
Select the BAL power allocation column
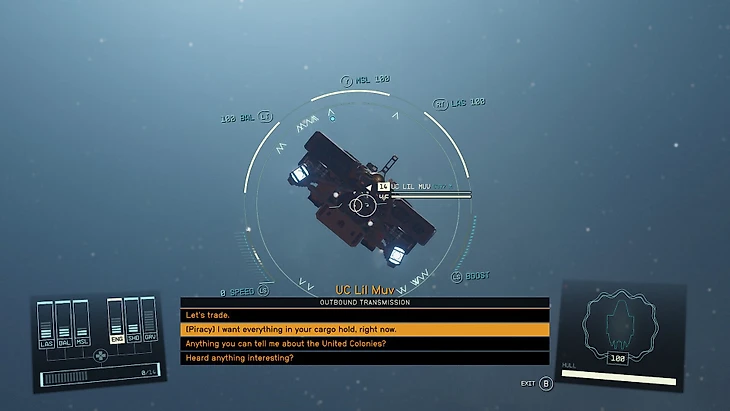tap(63, 324)
